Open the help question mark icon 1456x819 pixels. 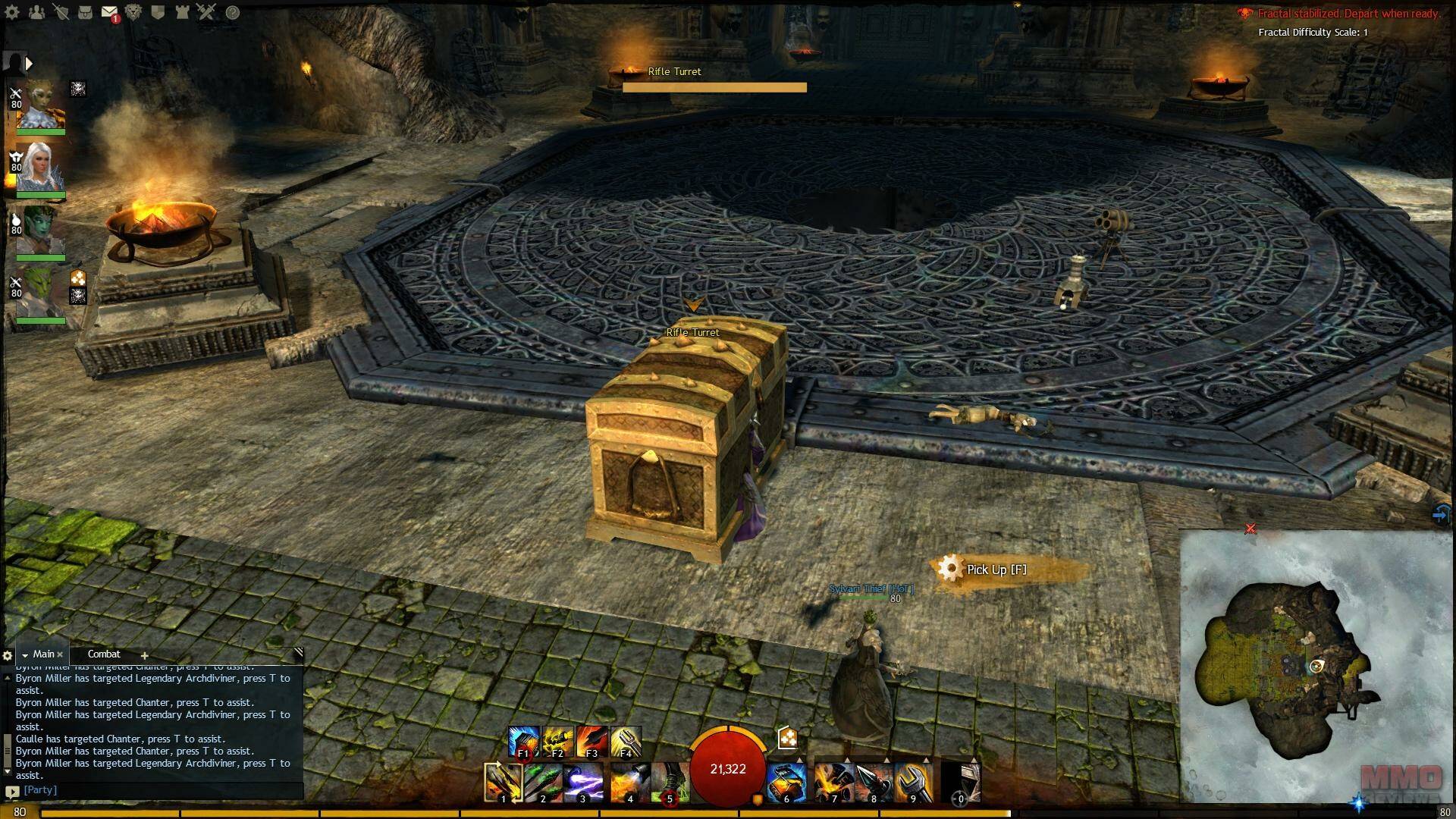pos(233,12)
